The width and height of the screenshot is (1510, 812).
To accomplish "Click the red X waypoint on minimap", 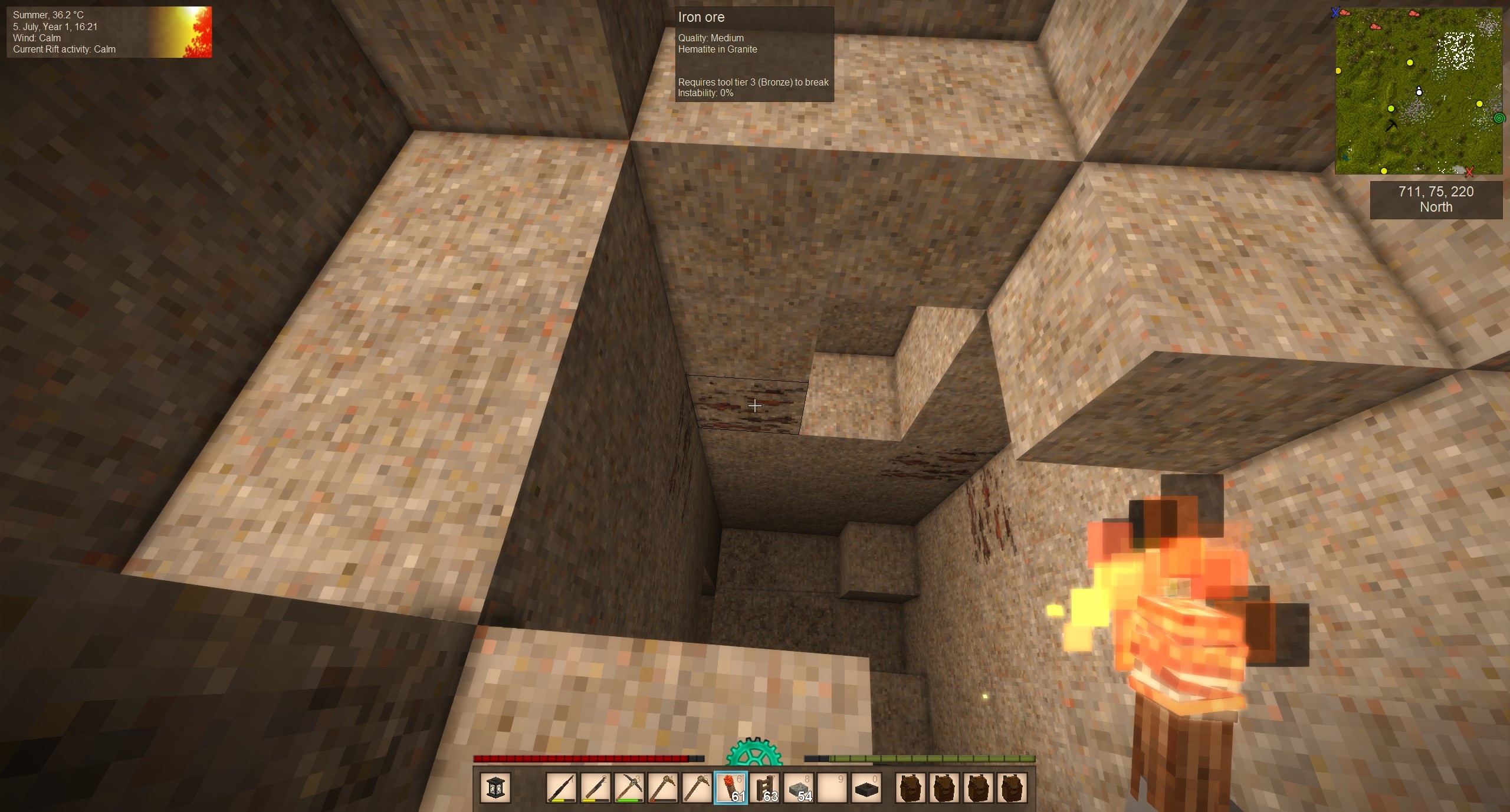I will [1469, 172].
